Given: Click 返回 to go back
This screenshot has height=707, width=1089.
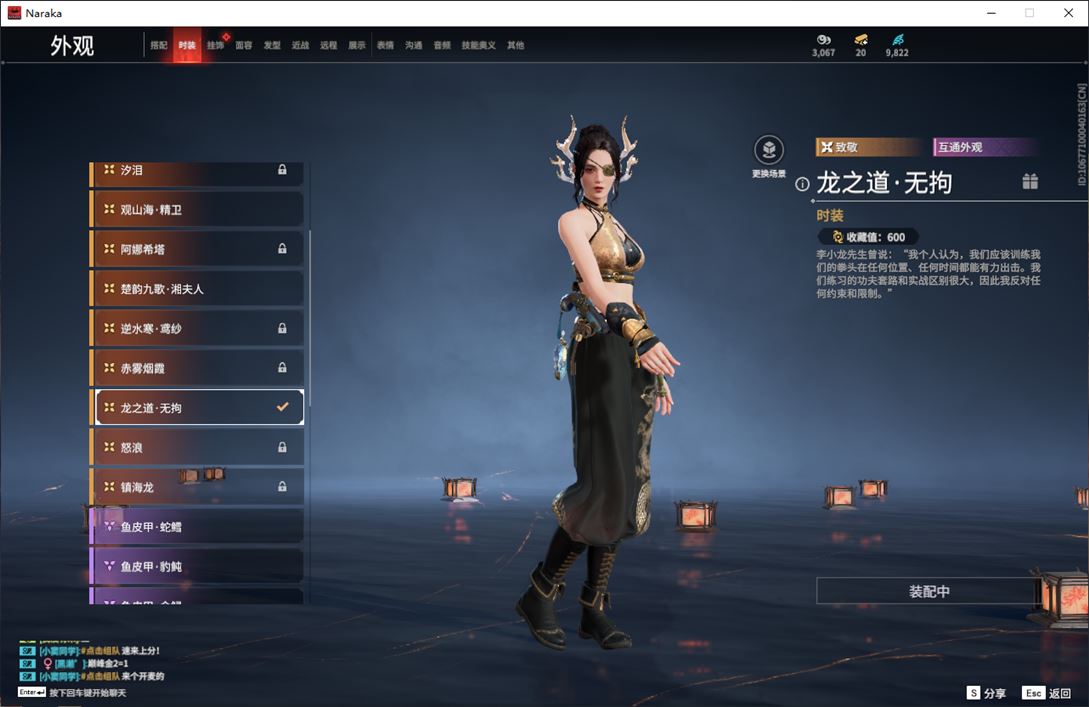Looking at the screenshot, I should click(1047, 693).
